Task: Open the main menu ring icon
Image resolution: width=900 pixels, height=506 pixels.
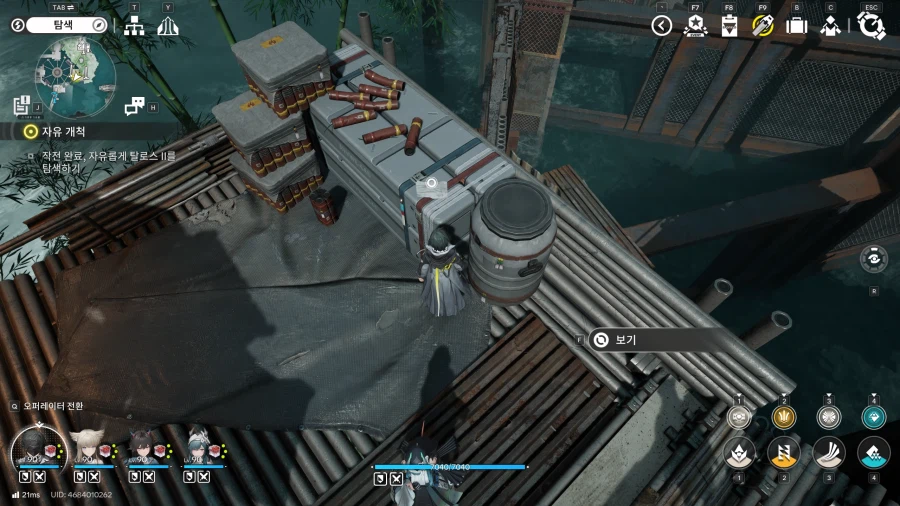Action: tap(871, 25)
